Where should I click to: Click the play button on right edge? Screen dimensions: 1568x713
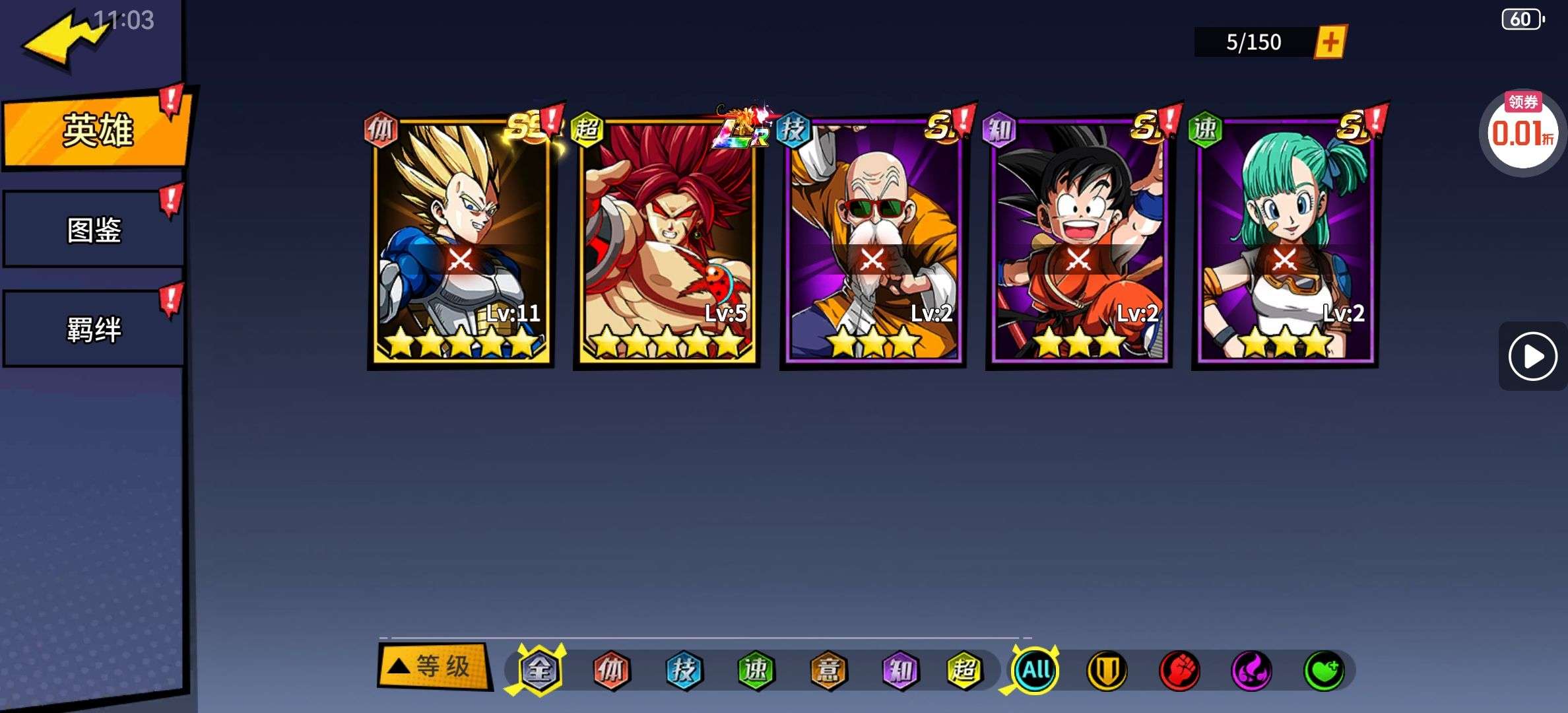point(1532,356)
